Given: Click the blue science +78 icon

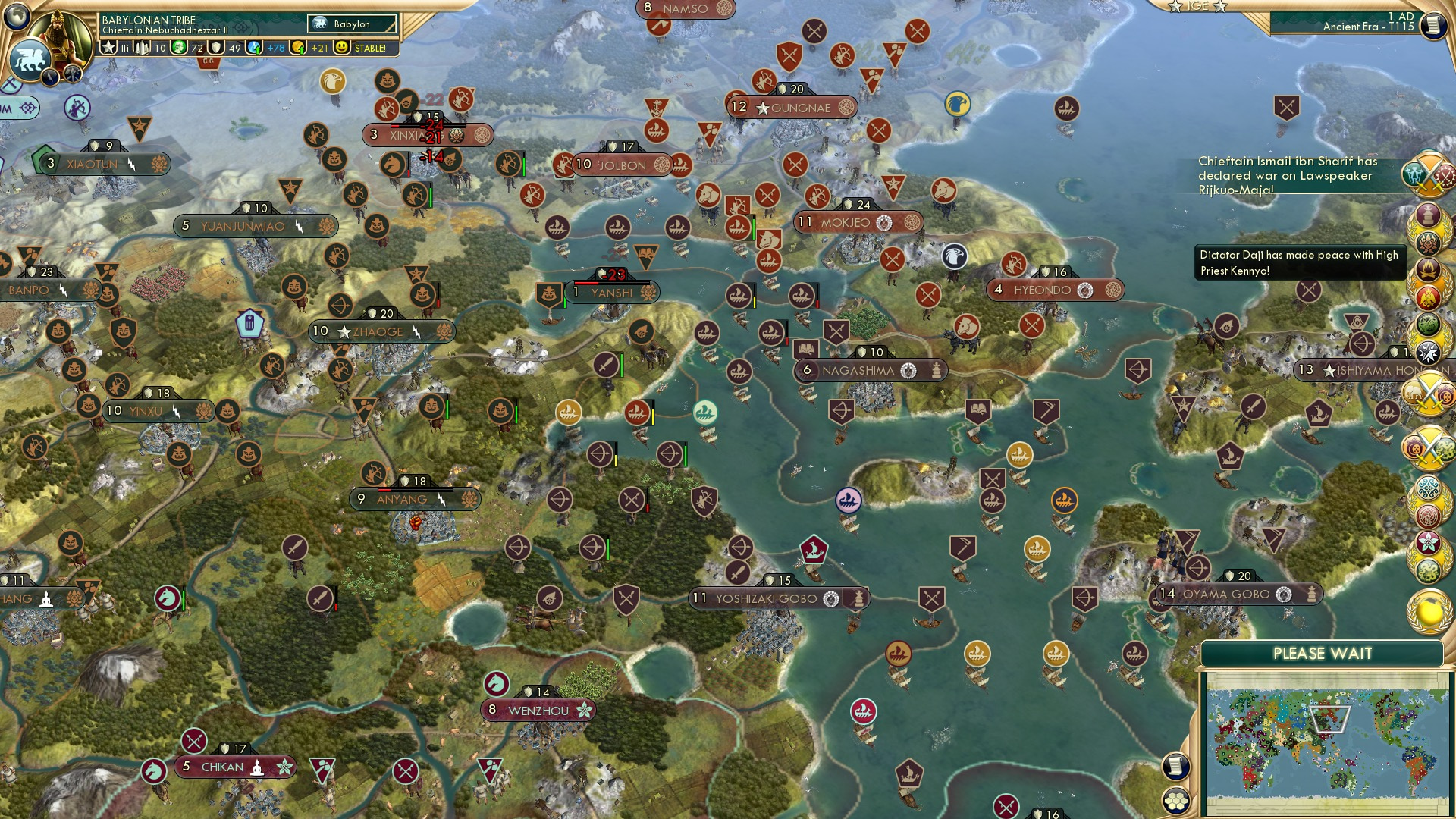Looking at the screenshot, I should coord(253,47).
